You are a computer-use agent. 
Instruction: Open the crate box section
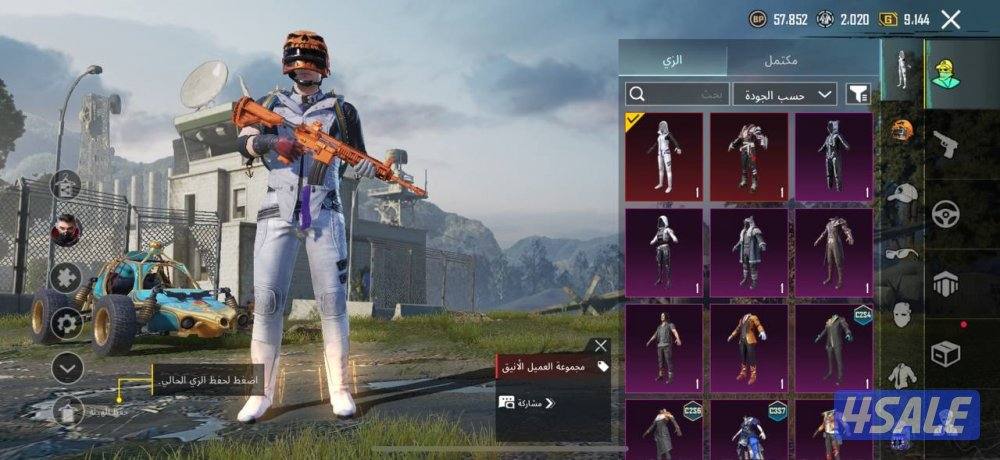pyautogui.click(x=946, y=353)
